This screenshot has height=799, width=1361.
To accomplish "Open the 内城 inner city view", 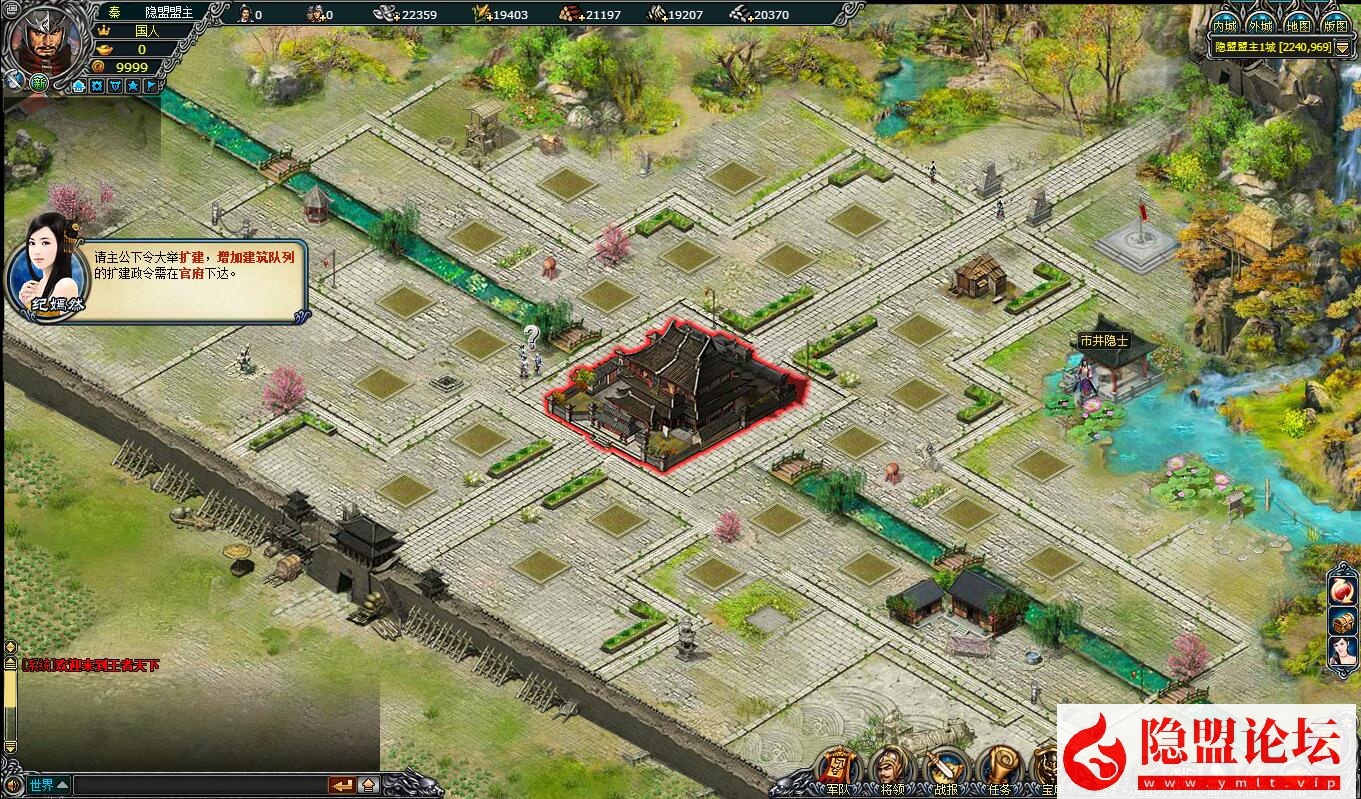I will (x=1225, y=26).
